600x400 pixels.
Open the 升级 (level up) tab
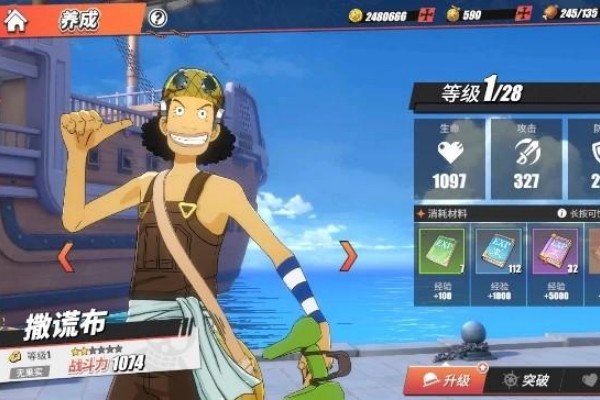coord(445,380)
